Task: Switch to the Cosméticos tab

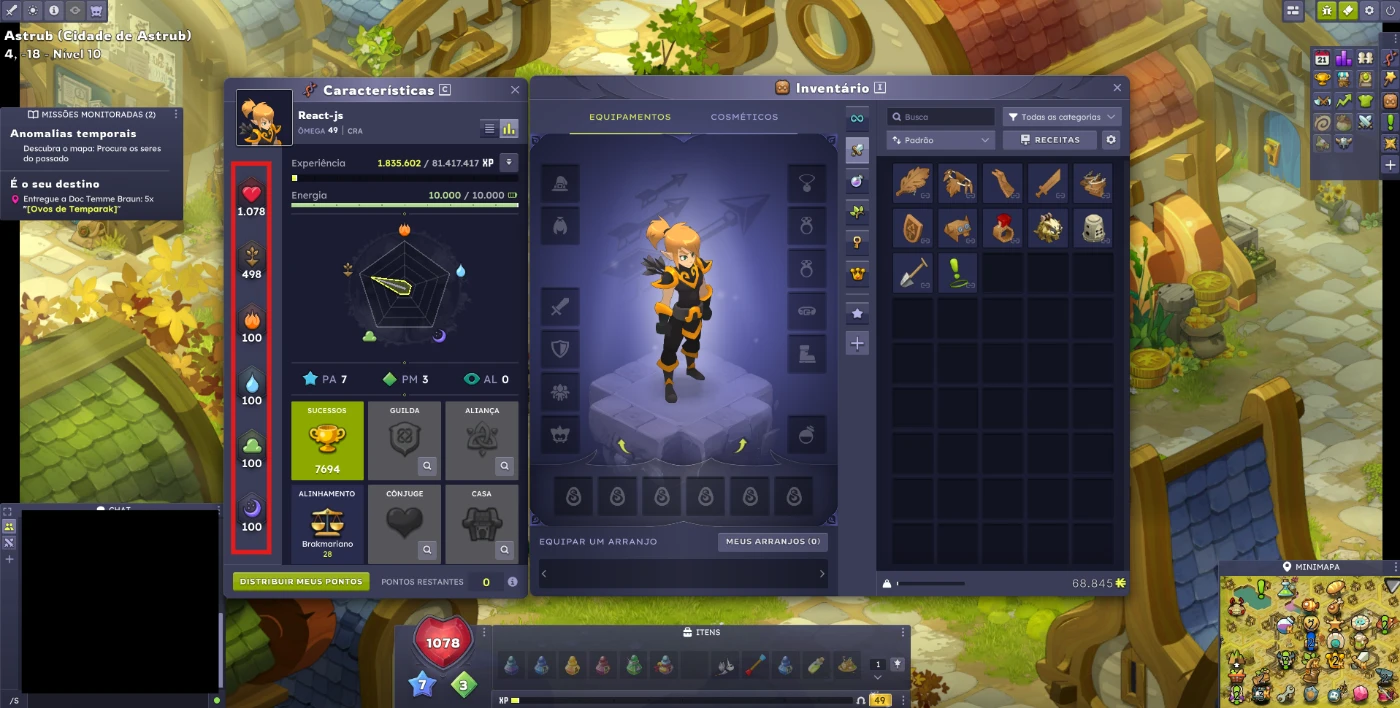Action: 744,117
